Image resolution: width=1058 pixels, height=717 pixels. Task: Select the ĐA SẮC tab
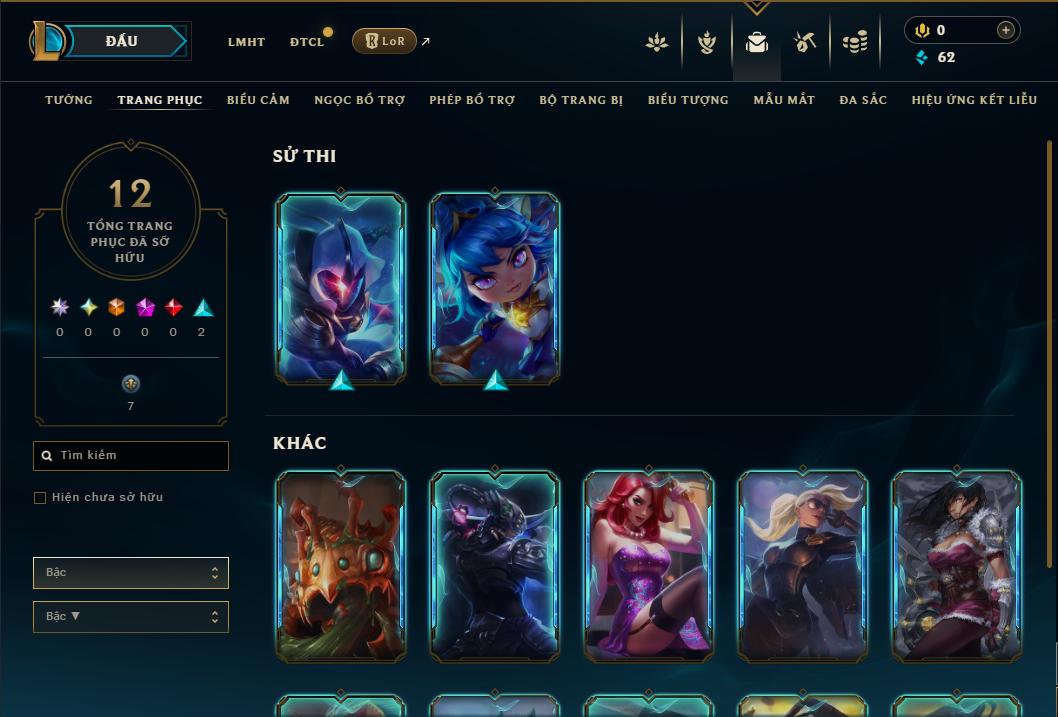[x=863, y=100]
